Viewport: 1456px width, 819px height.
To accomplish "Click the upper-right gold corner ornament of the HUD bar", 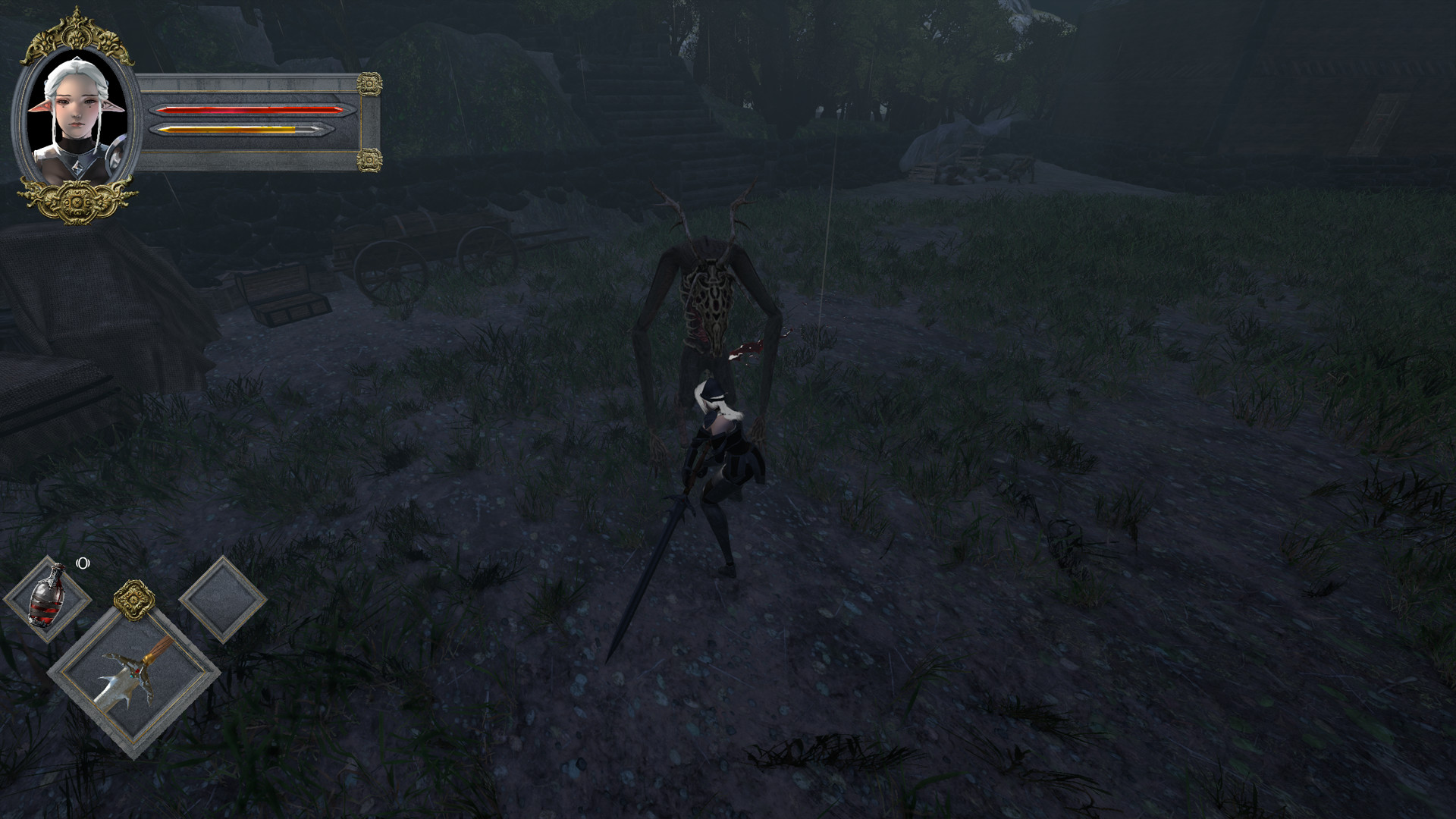I will [x=369, y=83].
